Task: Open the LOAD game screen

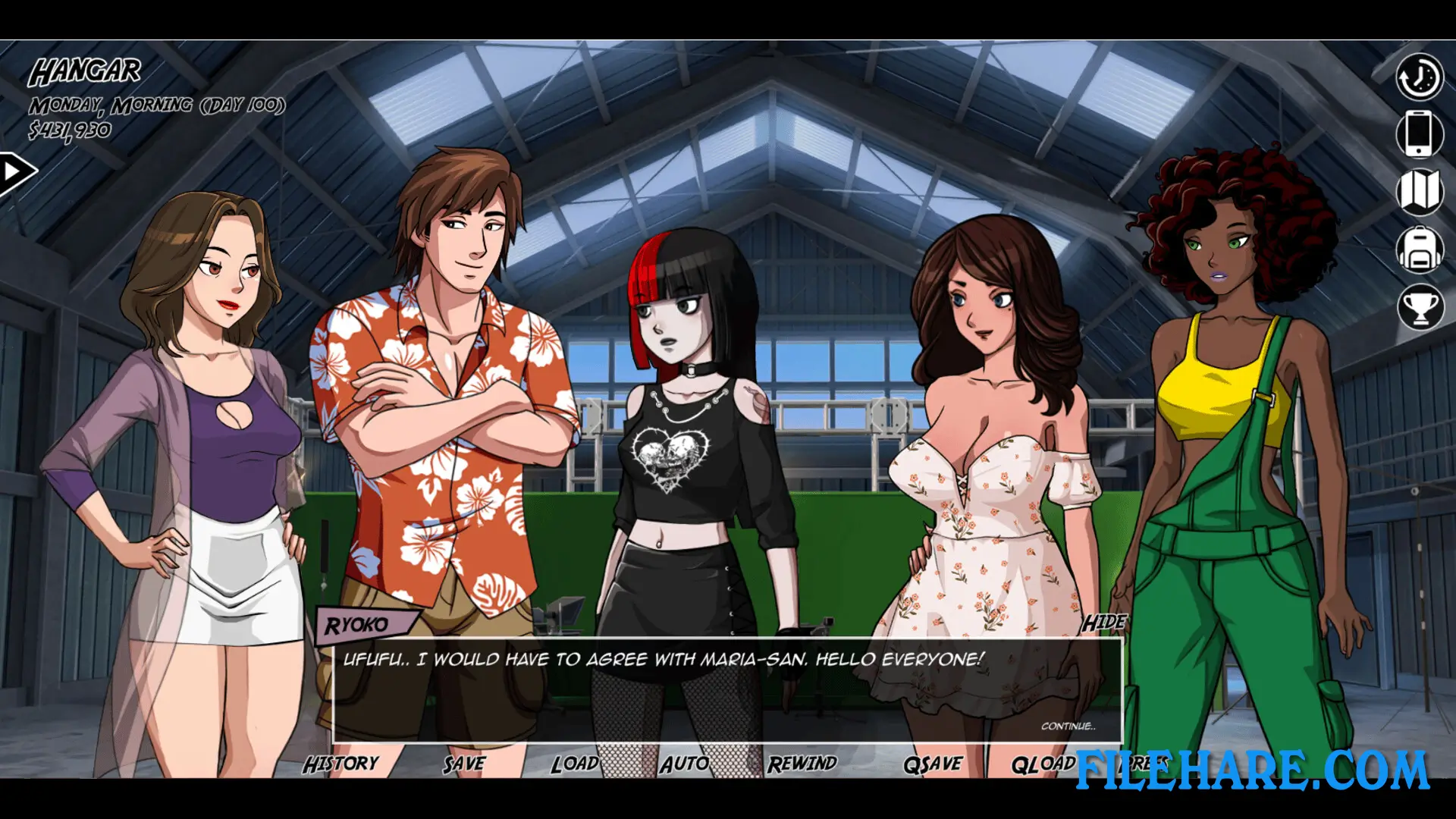Action: click(576, 763)
